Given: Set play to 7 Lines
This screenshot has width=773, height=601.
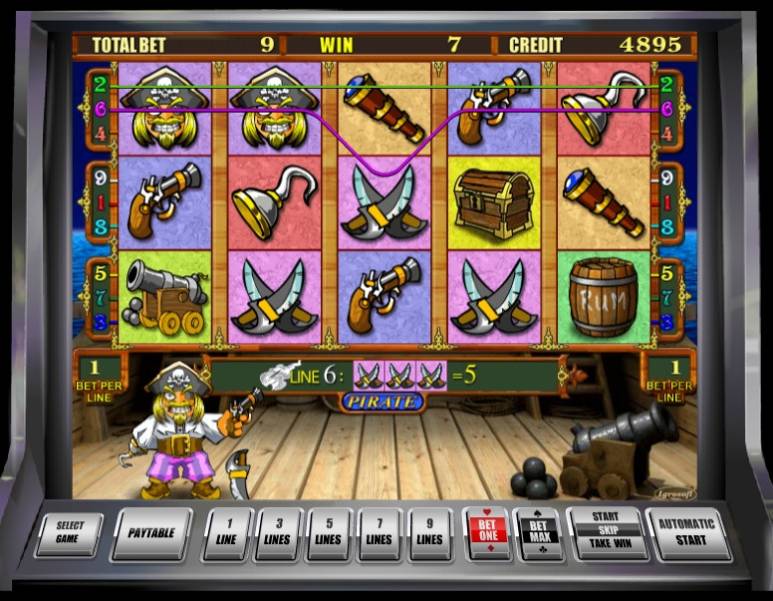Looking at the screenshot, I should click(379, 532).
